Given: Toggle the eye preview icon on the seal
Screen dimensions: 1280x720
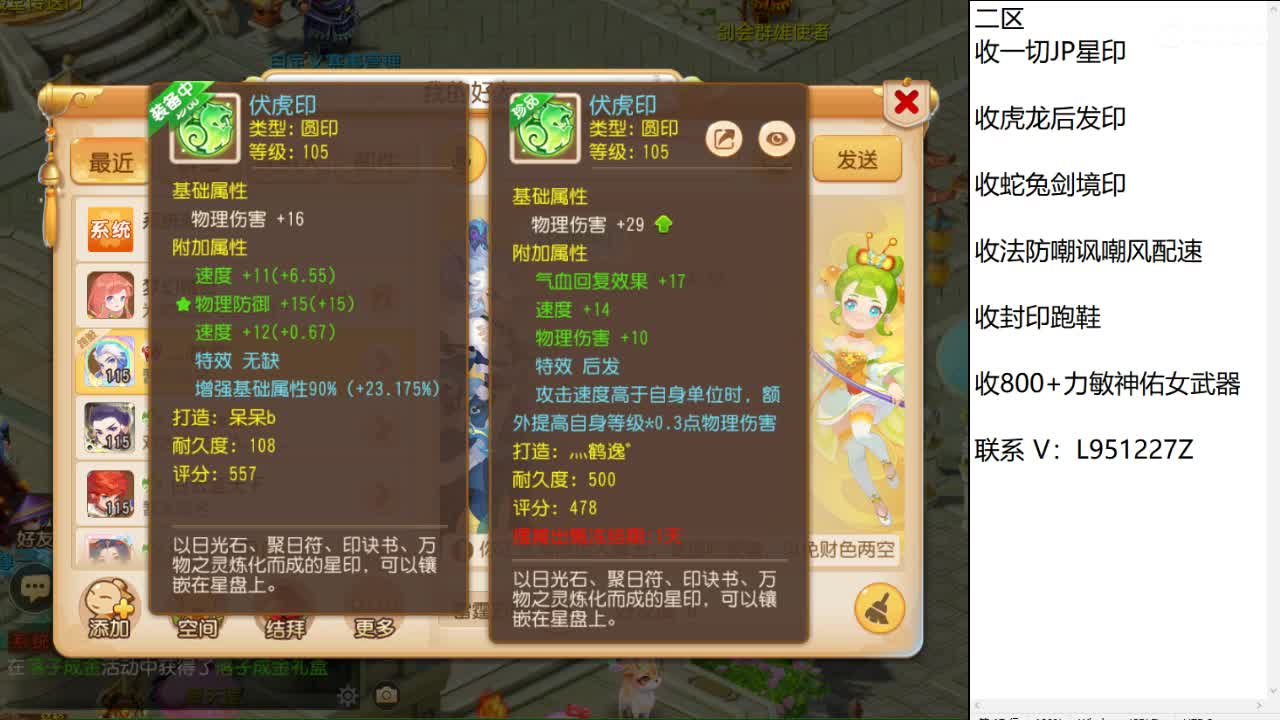Looking at the screenshot, I should tap(777, 139).
